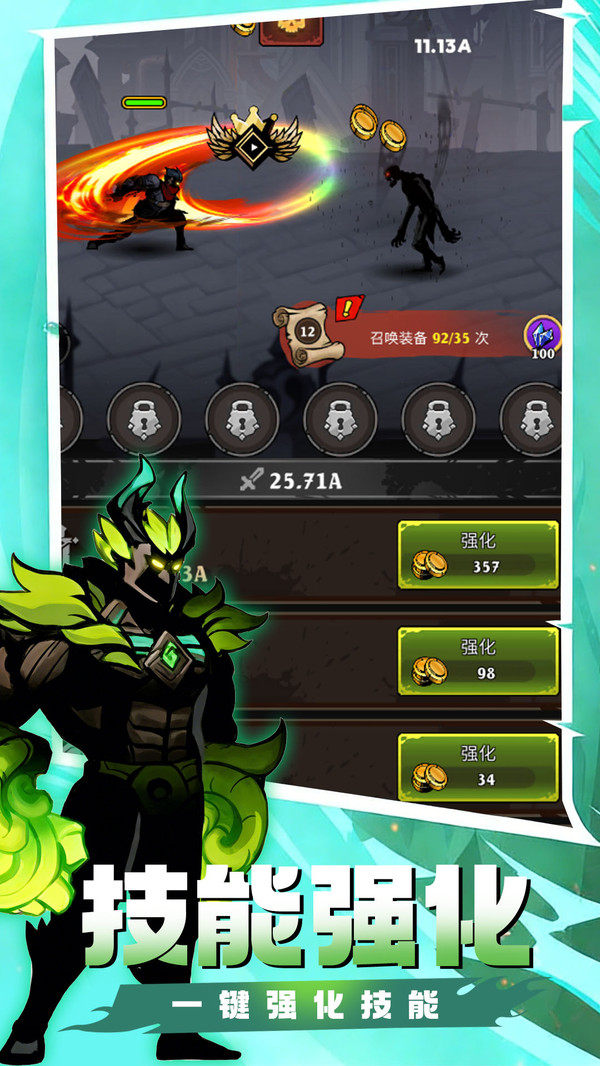The image size is (600, 1066).
Task: Tap the winged crown play badge
Action: (x=252, y=143)
